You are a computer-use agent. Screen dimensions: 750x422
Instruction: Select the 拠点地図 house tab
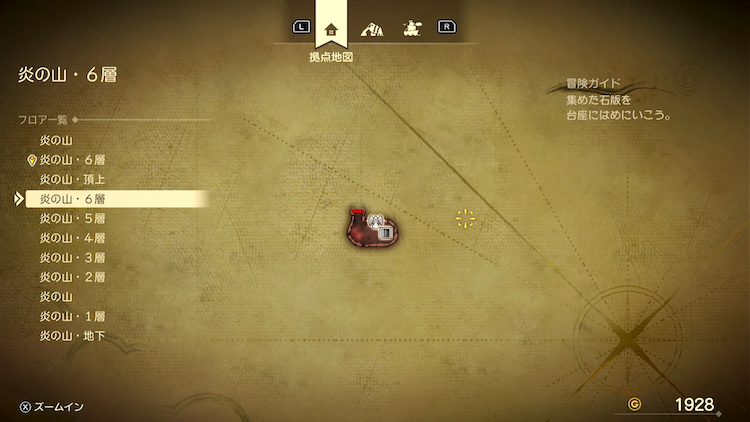pyautogui.click(x=331, y=28)
